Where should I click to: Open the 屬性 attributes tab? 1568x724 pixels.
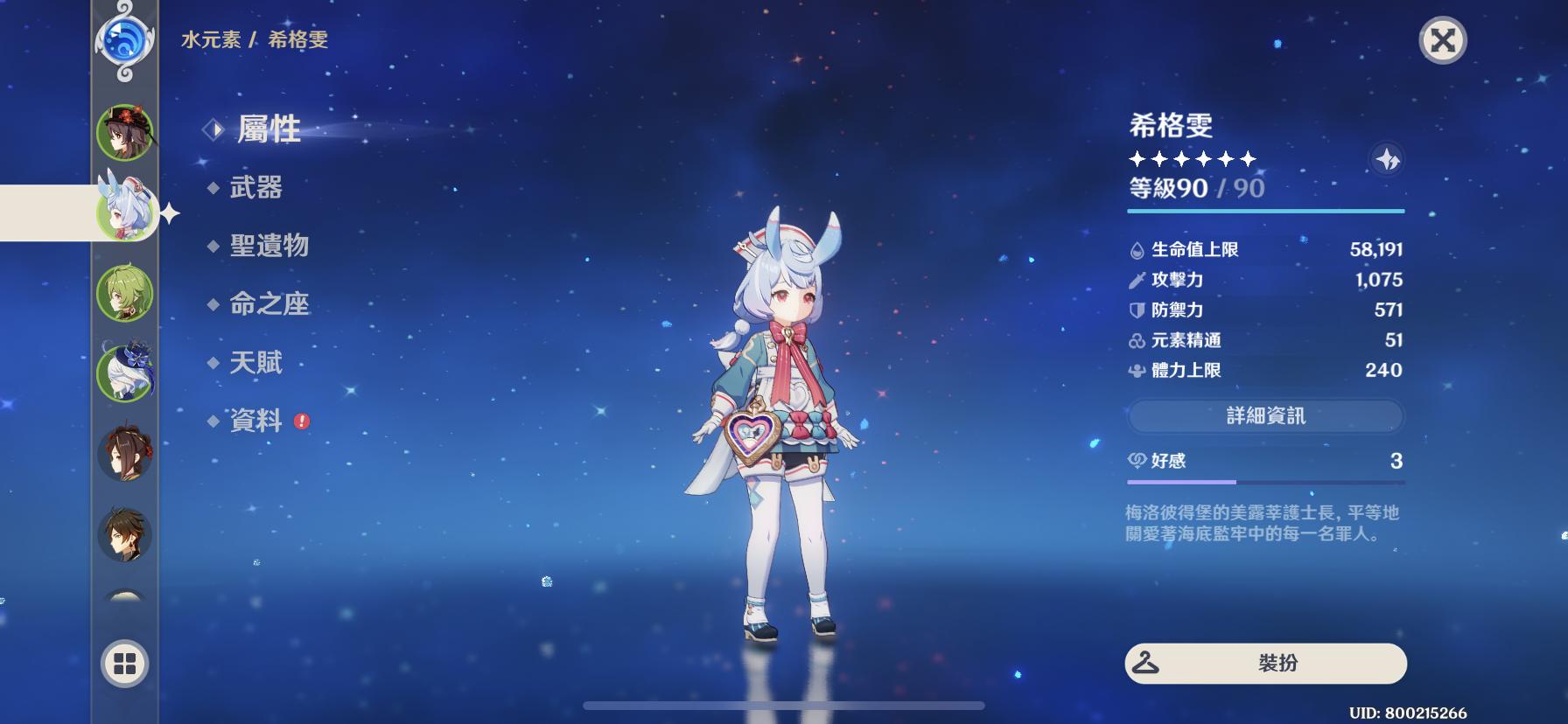click(269, 129)
